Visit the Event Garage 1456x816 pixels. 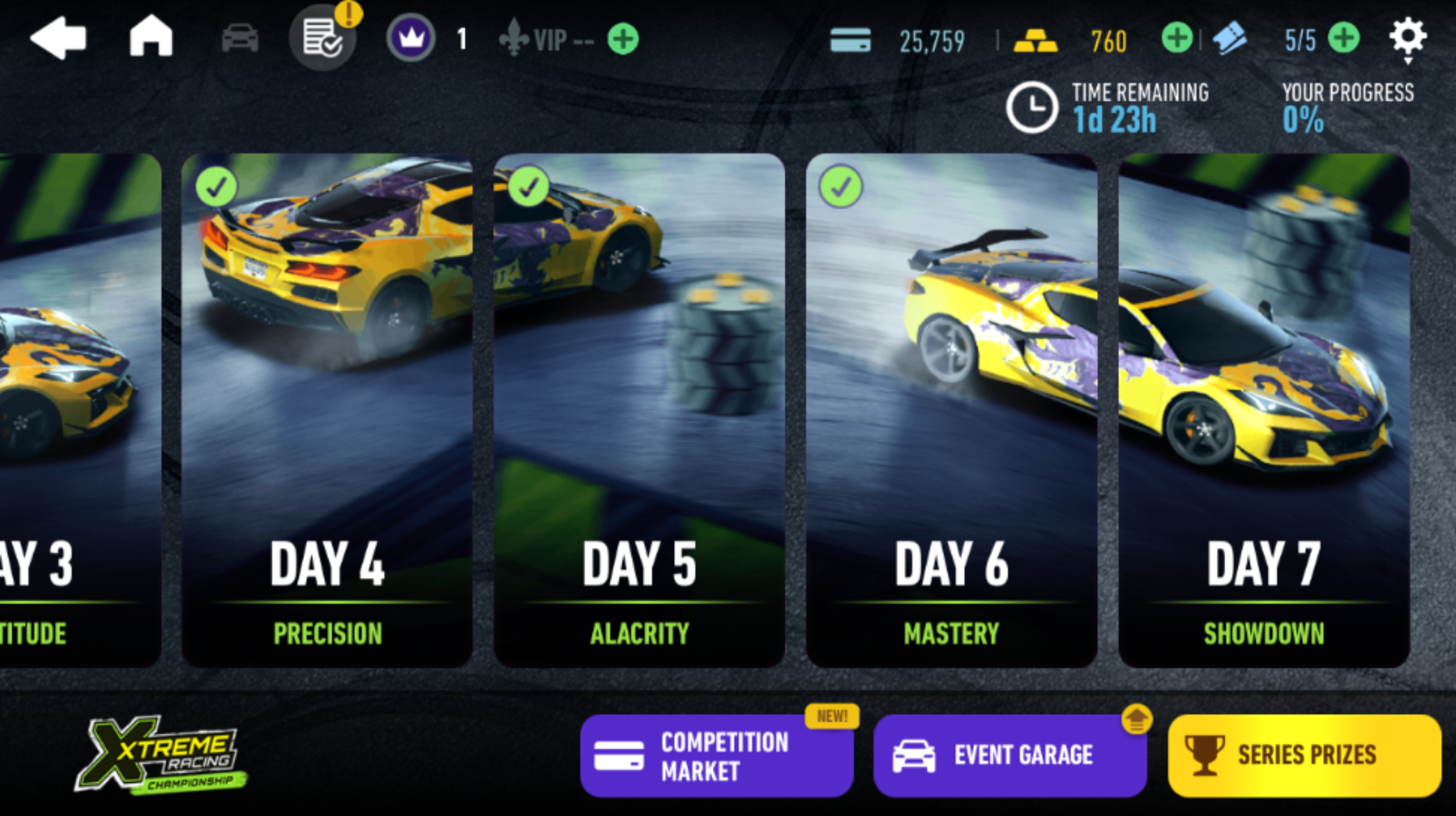click(1010, 756)
